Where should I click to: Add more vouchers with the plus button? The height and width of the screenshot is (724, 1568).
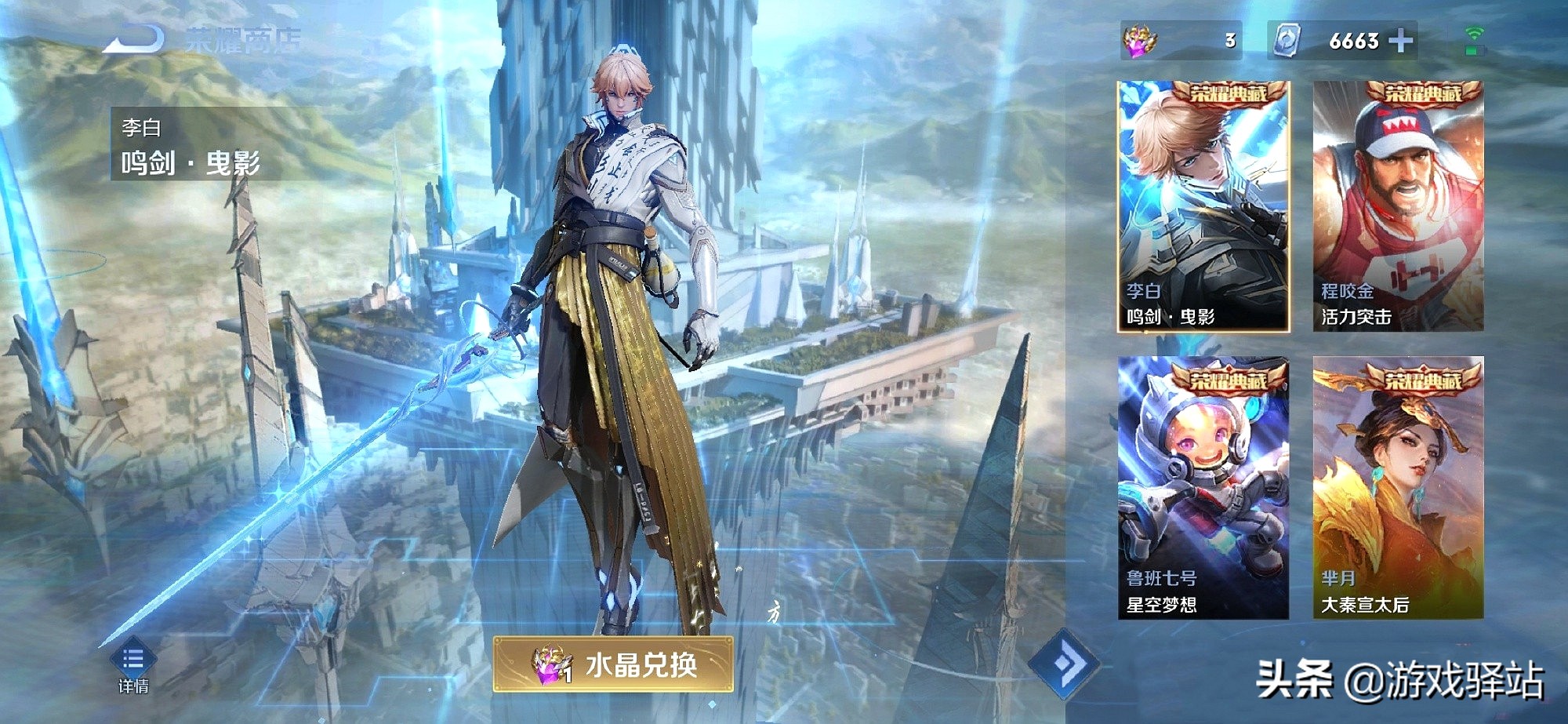(1401, 41)
